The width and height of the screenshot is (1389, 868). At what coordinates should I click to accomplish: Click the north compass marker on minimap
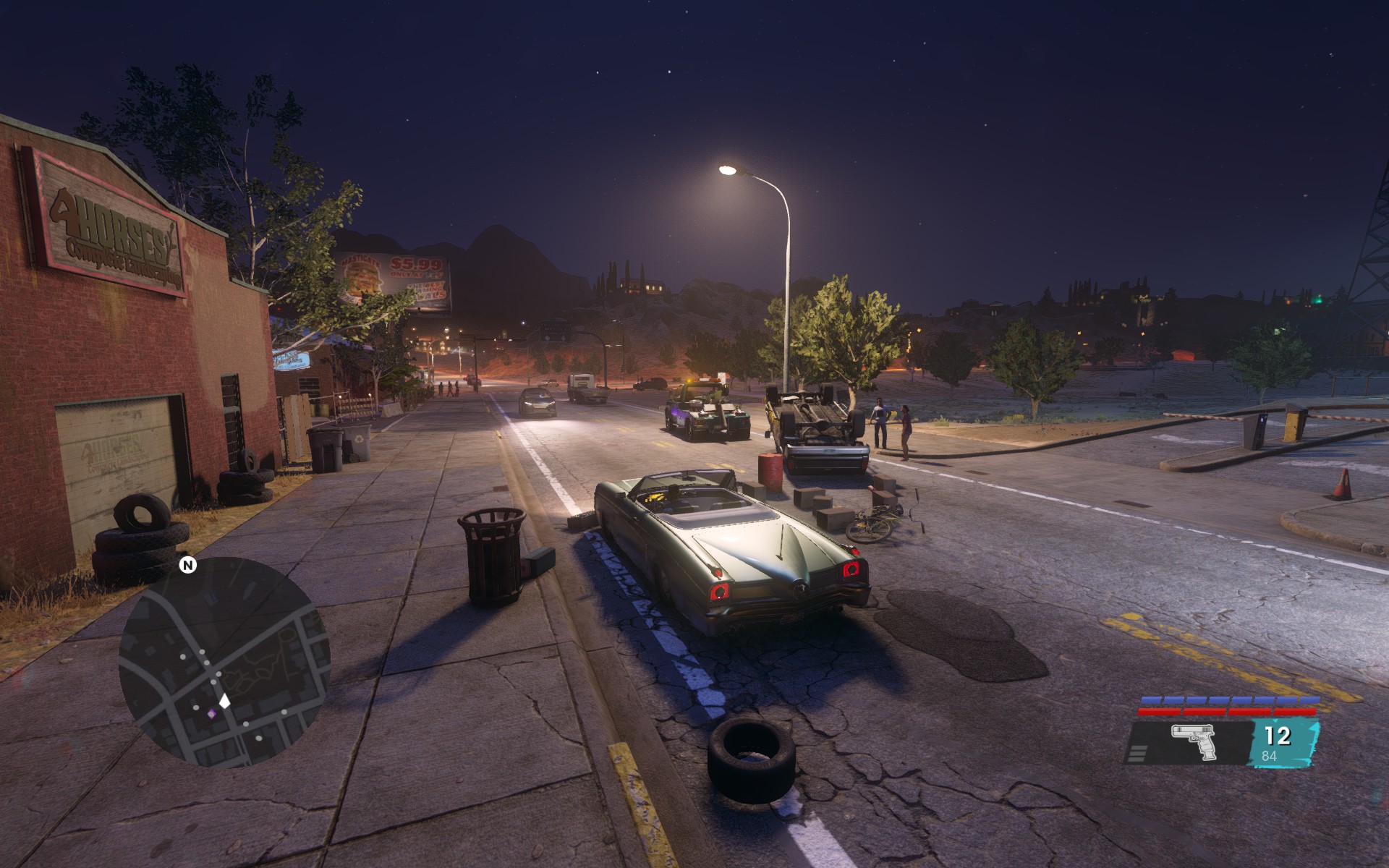point(188,565)
